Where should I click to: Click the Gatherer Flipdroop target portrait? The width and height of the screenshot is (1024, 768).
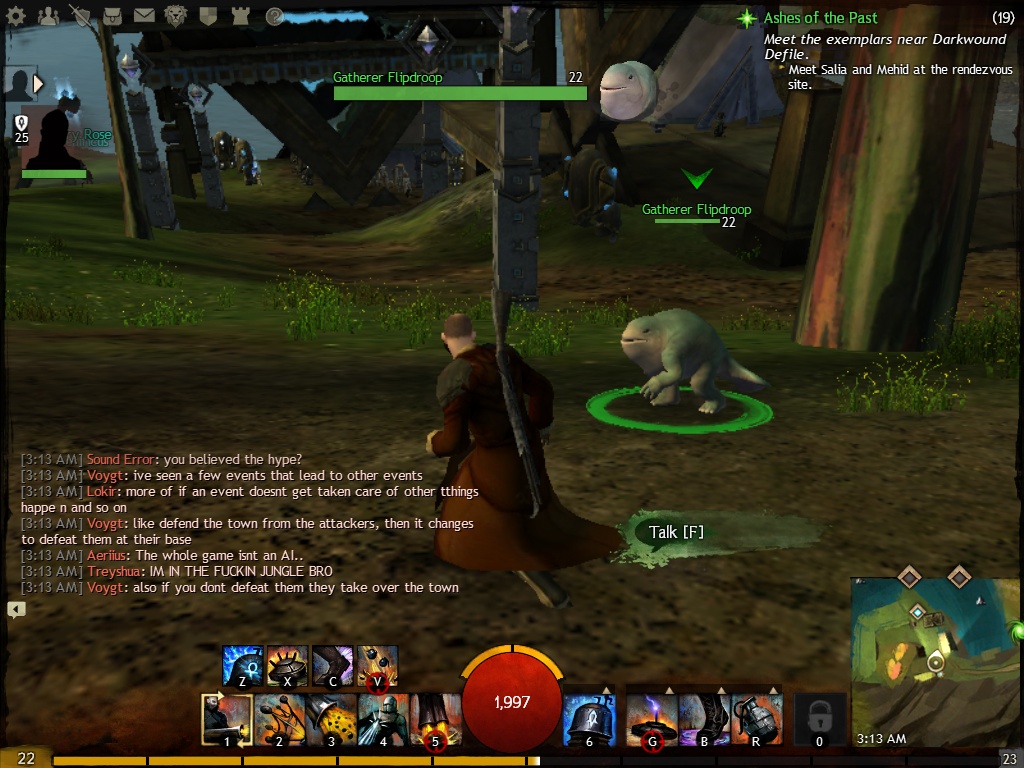pyautogui.click(x=627, y=90)
